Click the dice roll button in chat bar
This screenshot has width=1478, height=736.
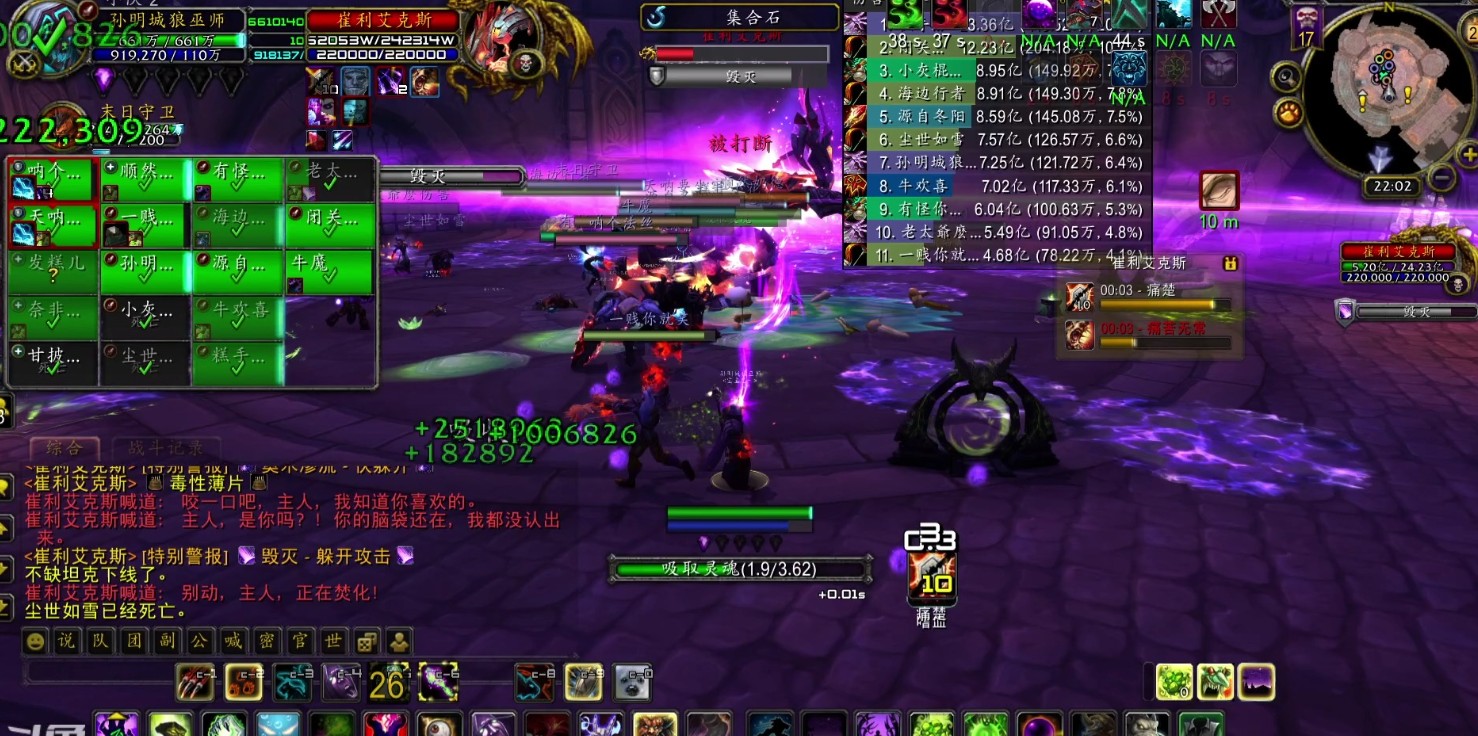point(367,641)
